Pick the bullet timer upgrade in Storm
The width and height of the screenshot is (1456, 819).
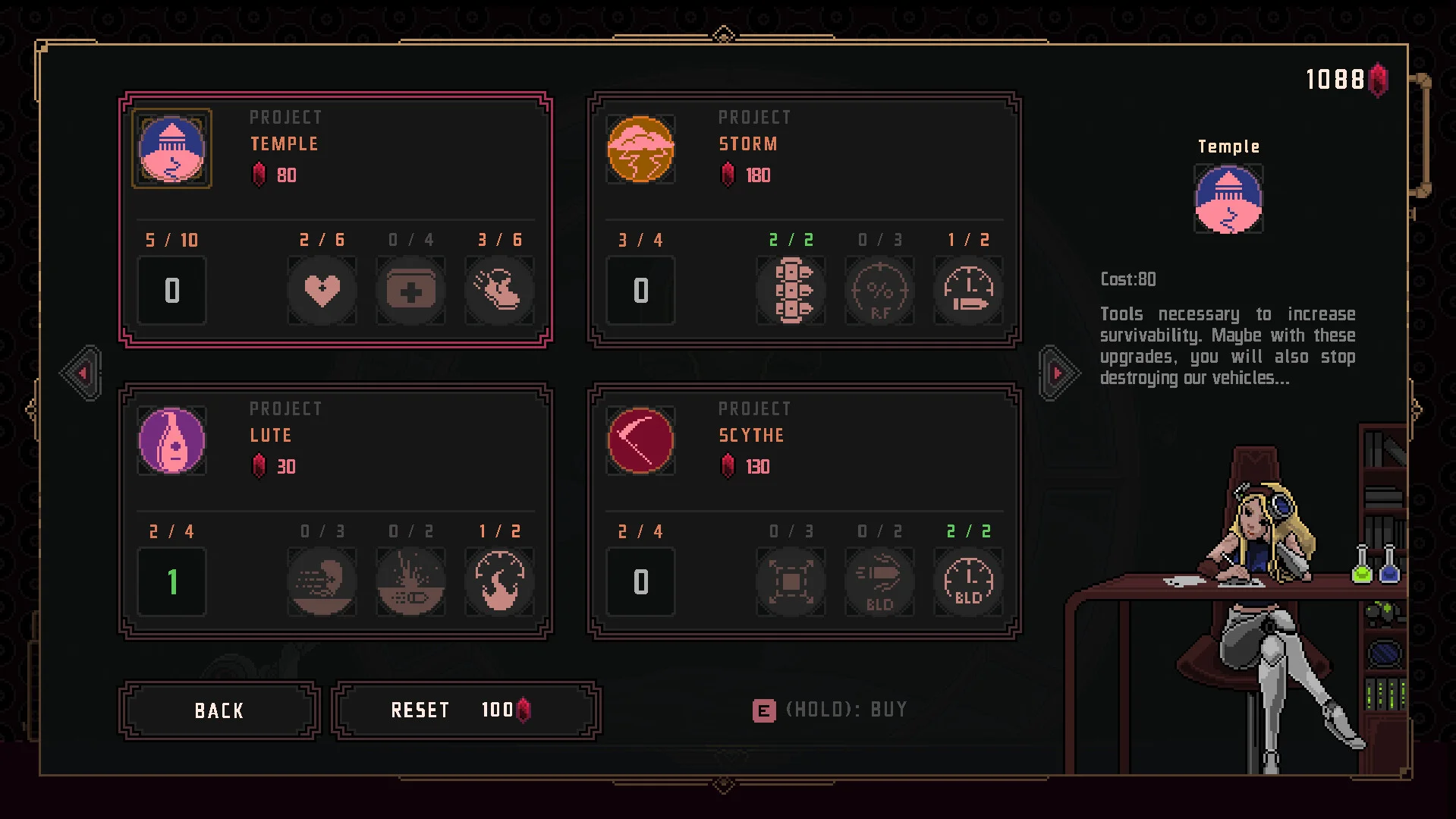point(968,290)
